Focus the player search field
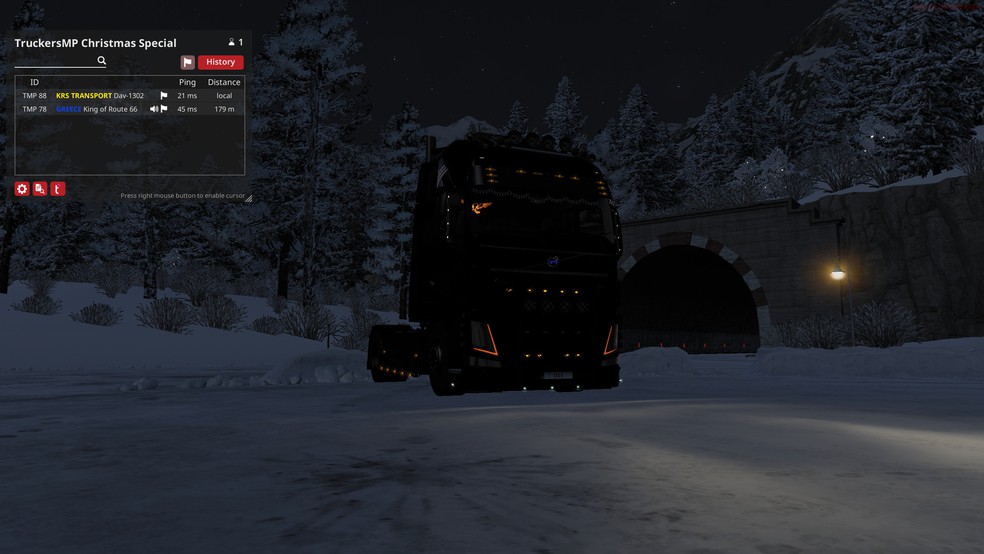Viewport: 984px width, 554px height. 55,61
